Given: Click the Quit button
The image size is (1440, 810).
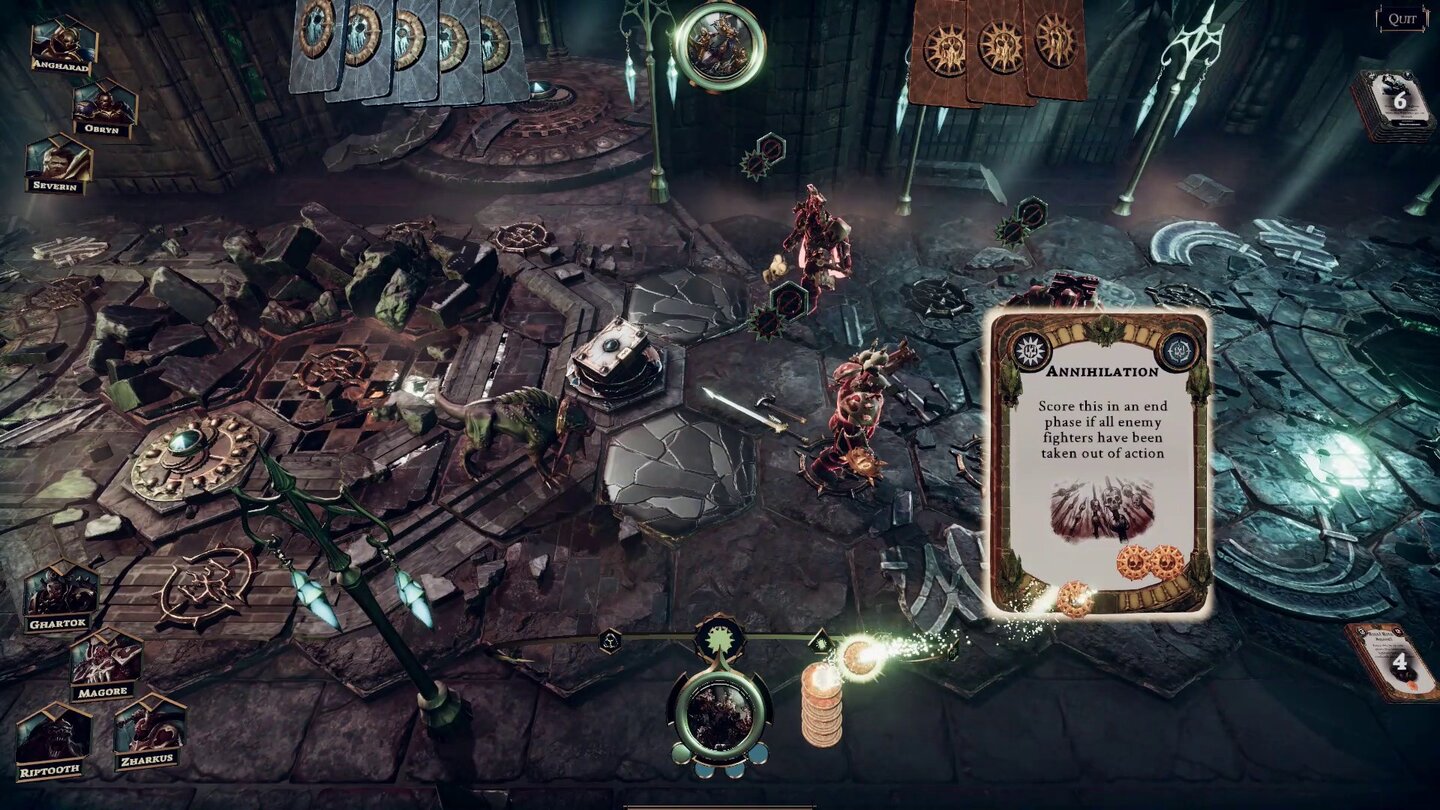Looking at the screenshot, I should 1403,17.
